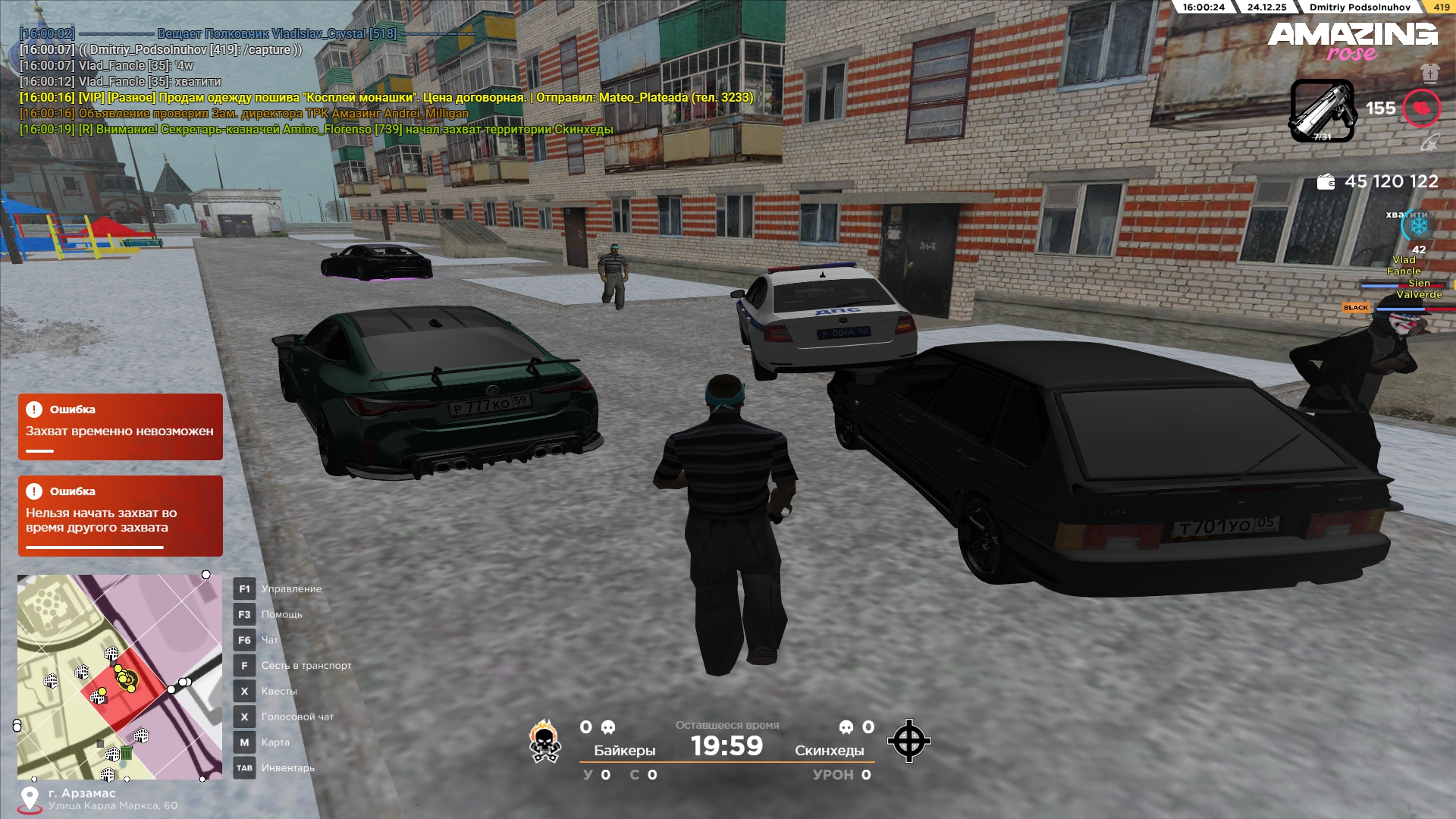Click the Байкеры flaming skull emblem
This screenshot has height=819, width=1456.
coord(544,742)
